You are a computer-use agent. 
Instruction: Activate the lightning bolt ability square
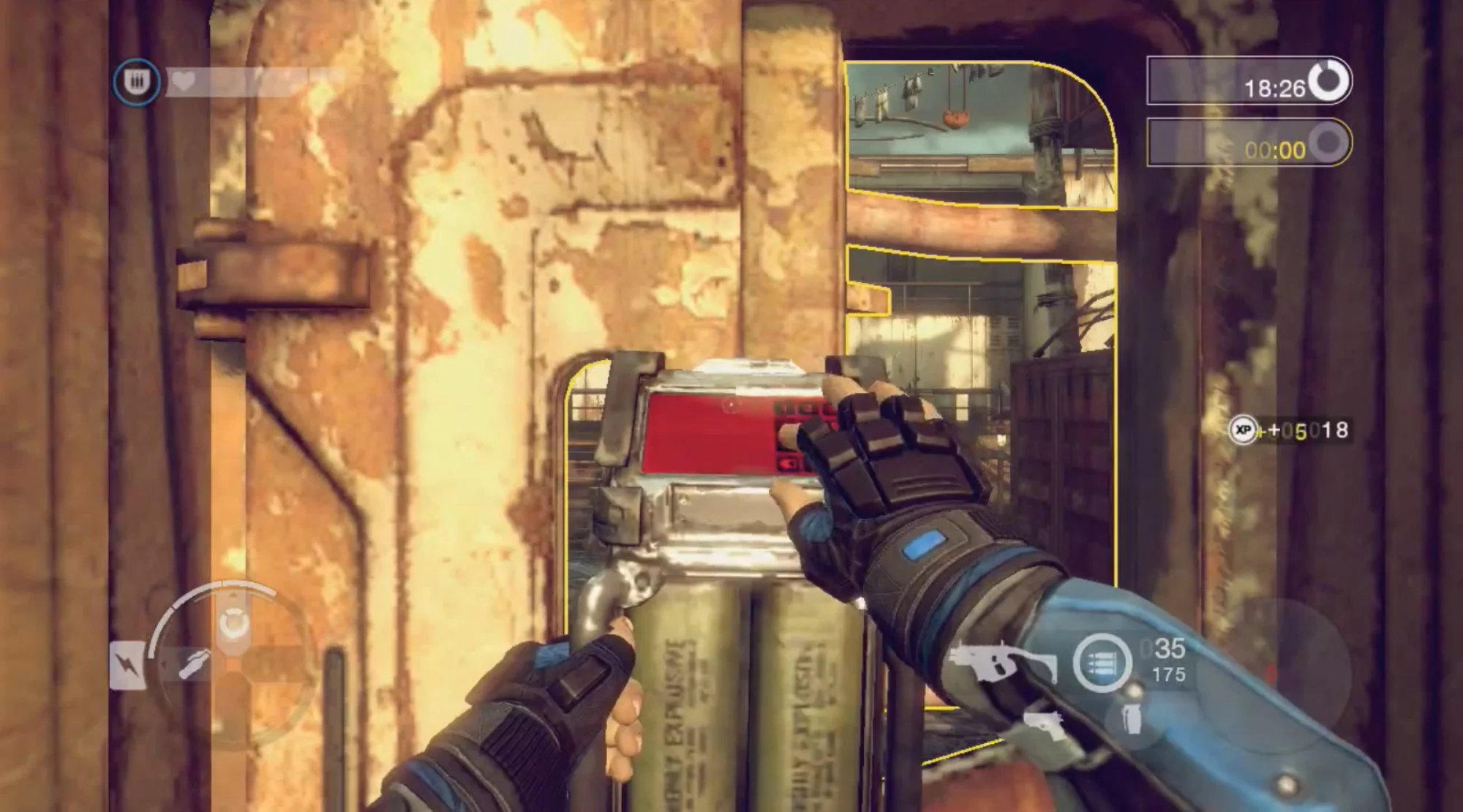point(127,665)
